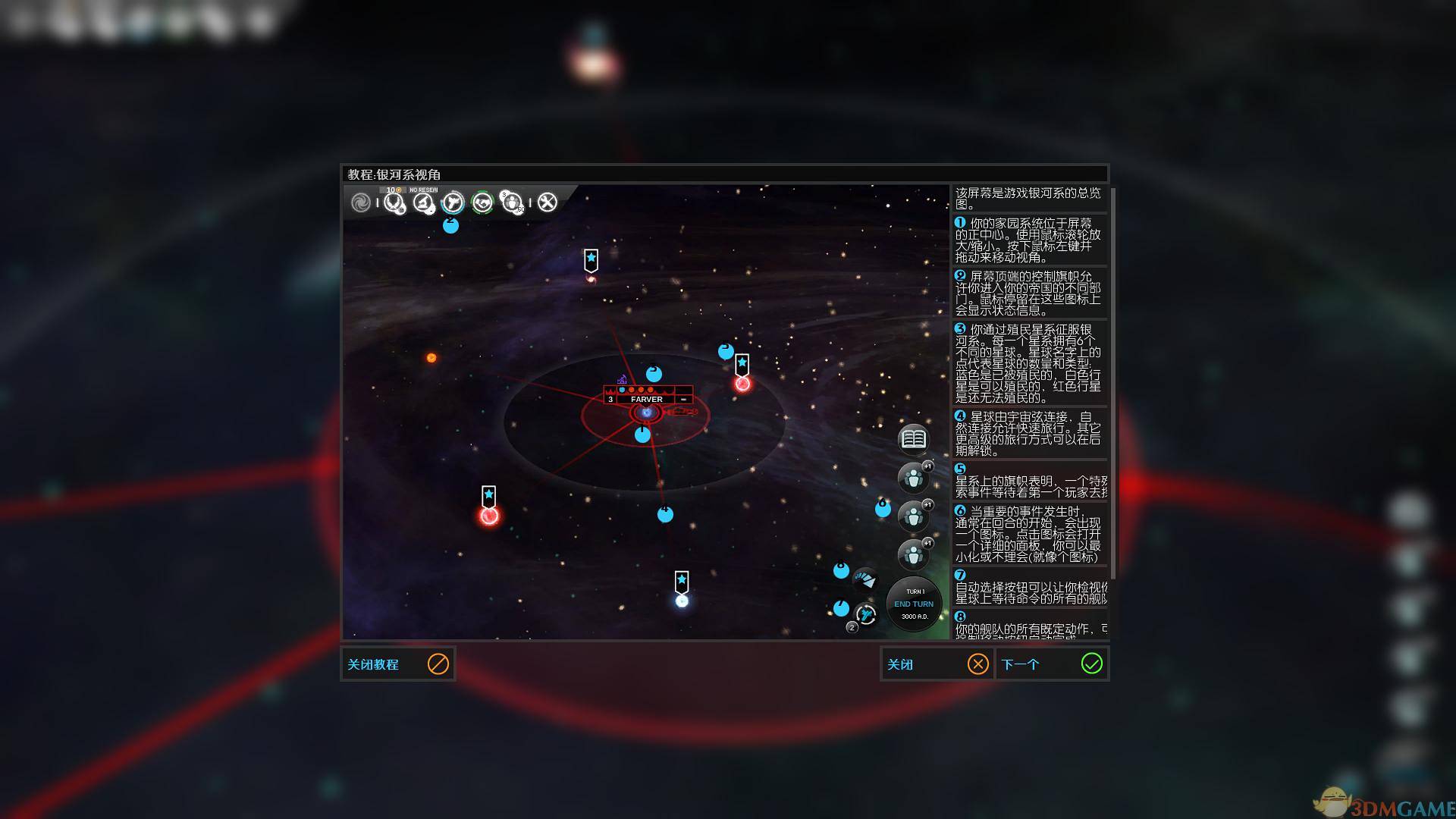Click the 关闭 button
Screen dimensions: 1456x819
937,664
